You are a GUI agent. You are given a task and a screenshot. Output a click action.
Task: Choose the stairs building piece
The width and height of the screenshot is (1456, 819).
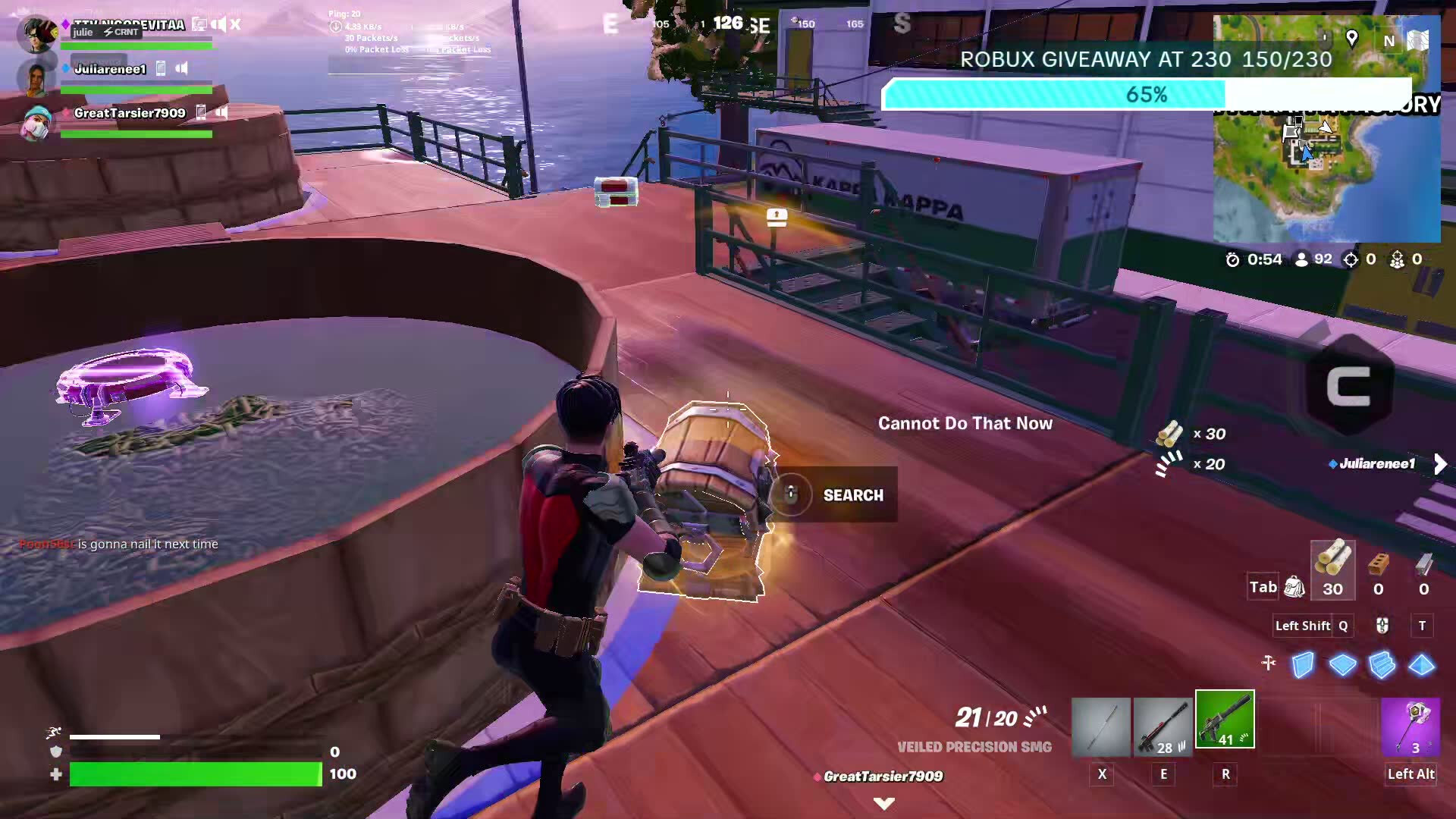[1382, 665]
